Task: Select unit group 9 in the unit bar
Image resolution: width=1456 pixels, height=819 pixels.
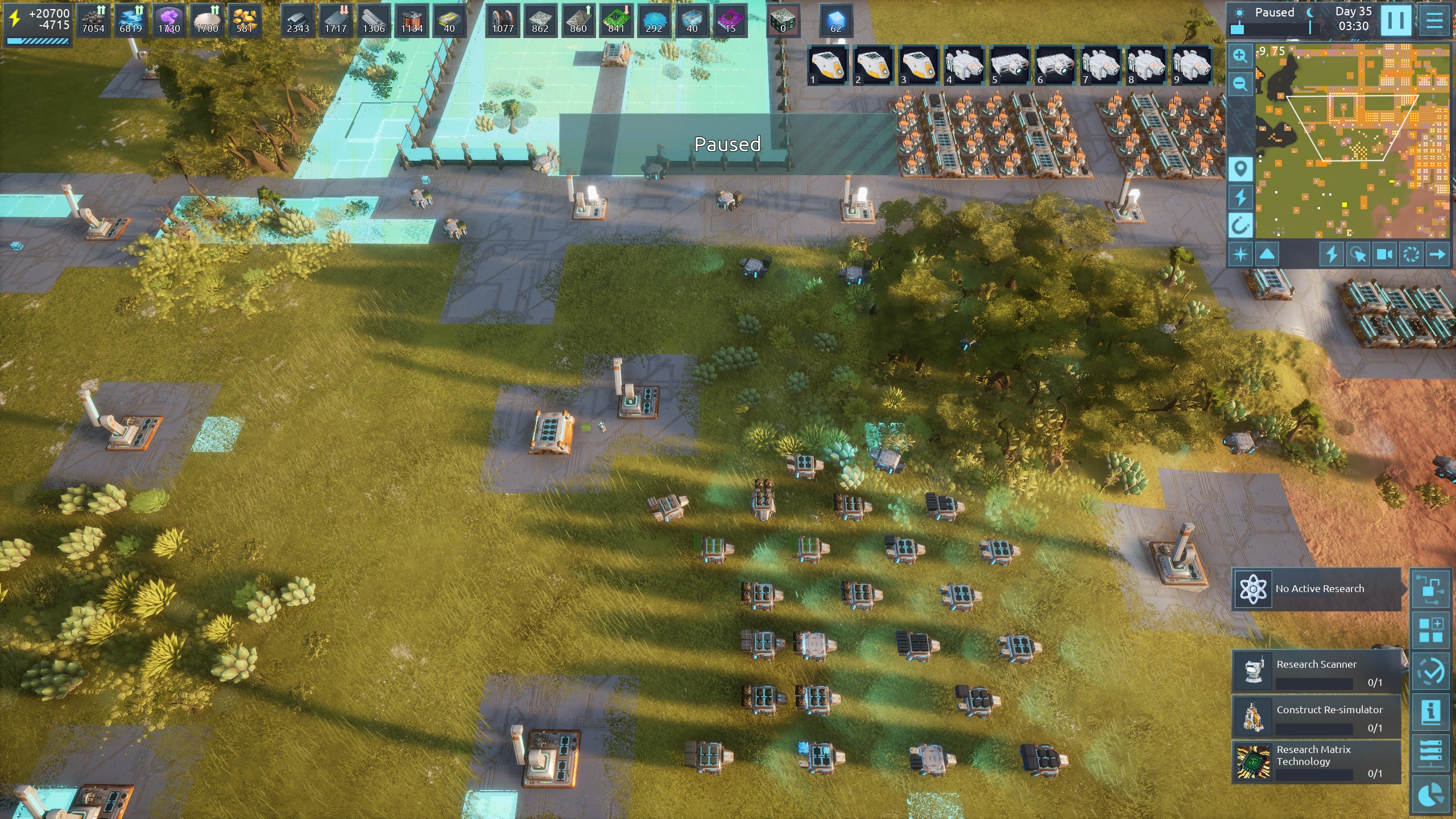Action: pos(1192,65)
